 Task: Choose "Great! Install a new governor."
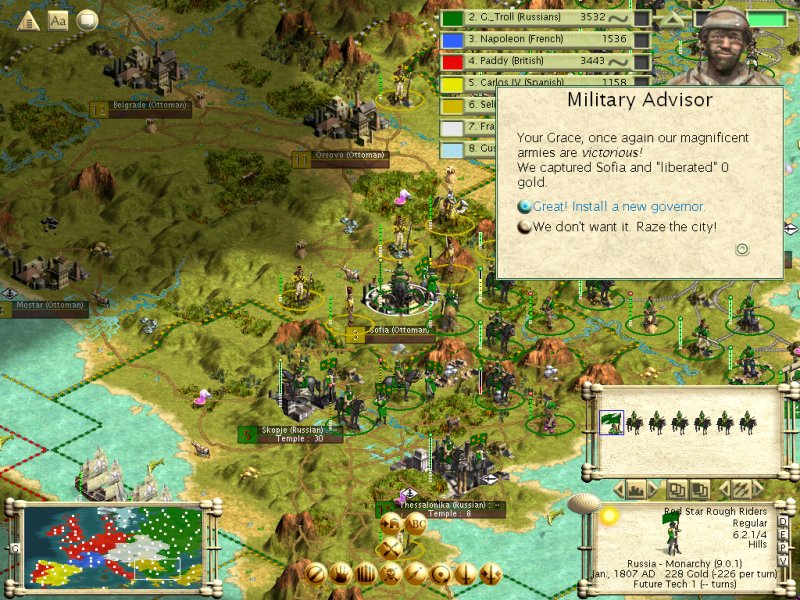pos(617,207)
